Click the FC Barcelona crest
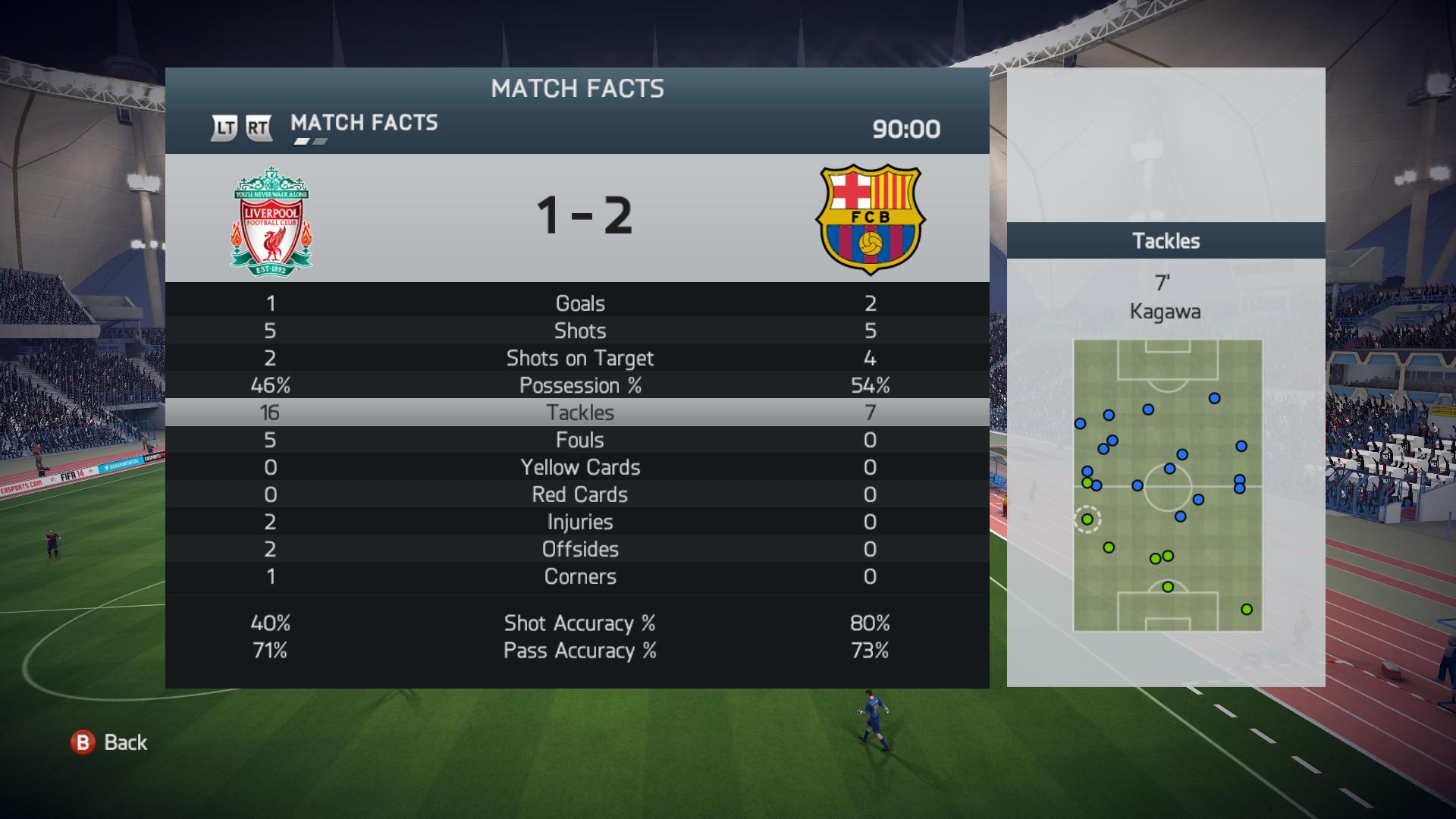Image resolution: width=1456 pixels, height=819 pixels. (870, 220)
